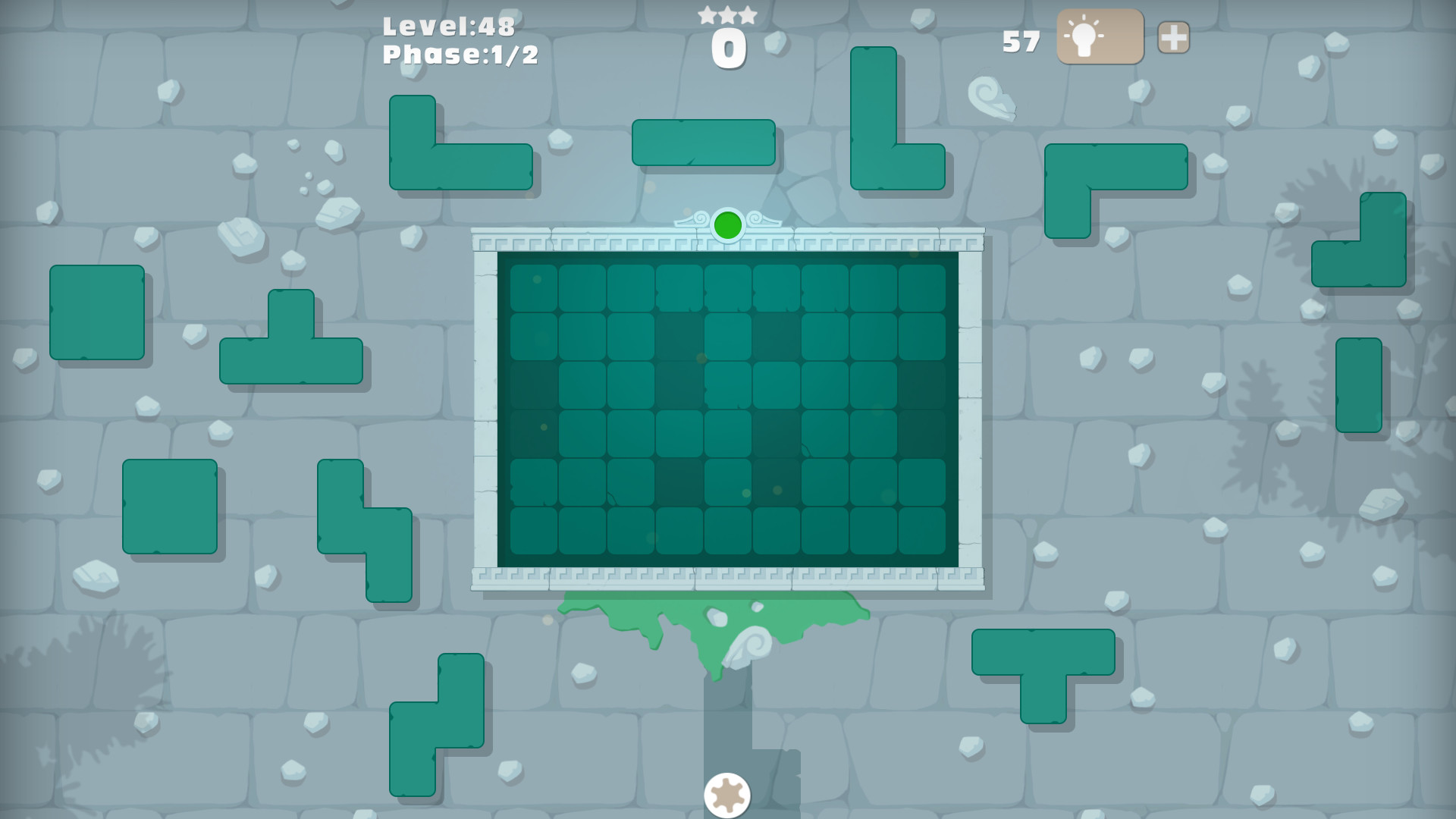
Task: Click the Level:48 label
Action: click(449, 27)
